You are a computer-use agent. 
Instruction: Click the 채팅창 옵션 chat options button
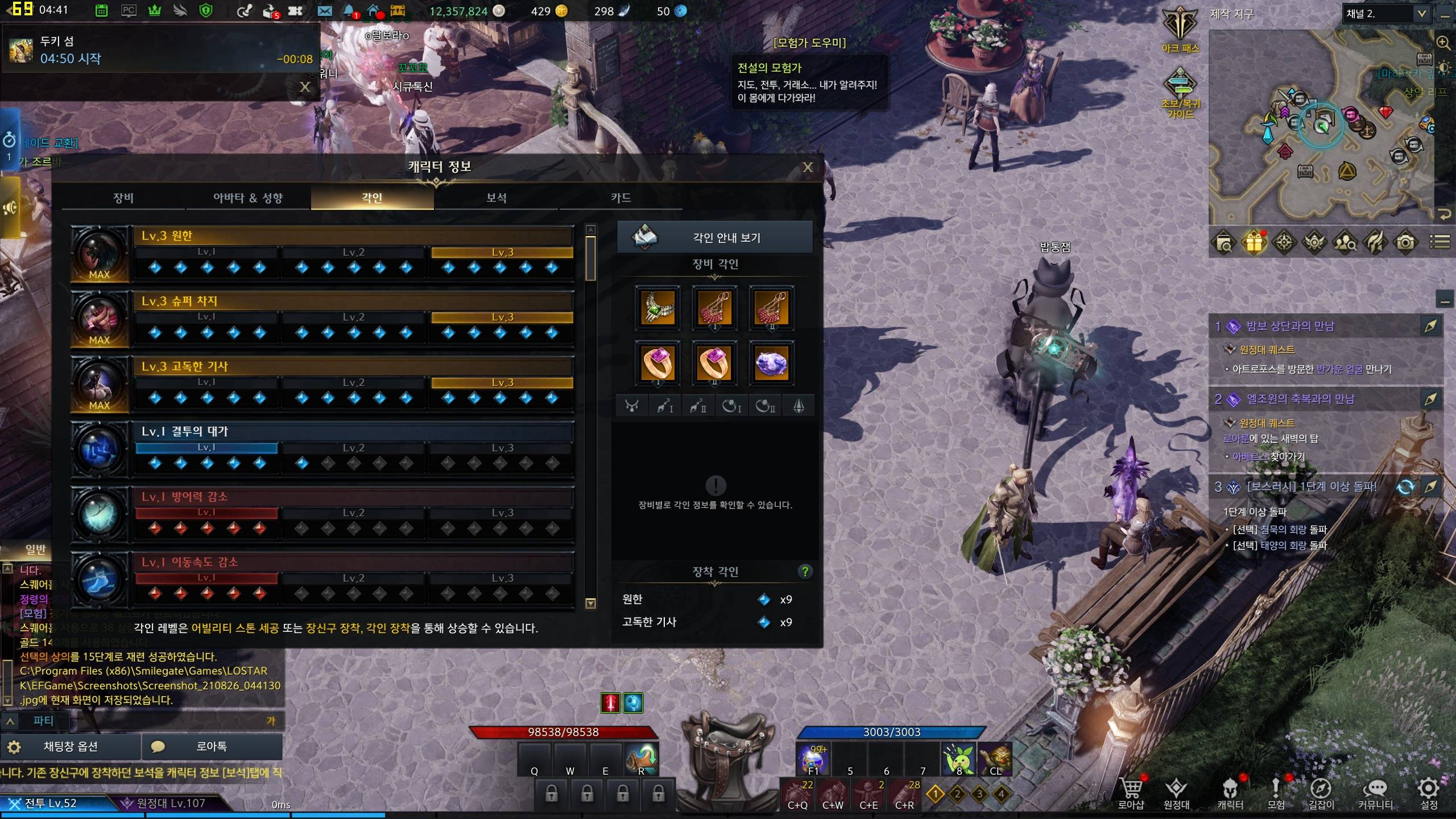[x=71, y=746]
